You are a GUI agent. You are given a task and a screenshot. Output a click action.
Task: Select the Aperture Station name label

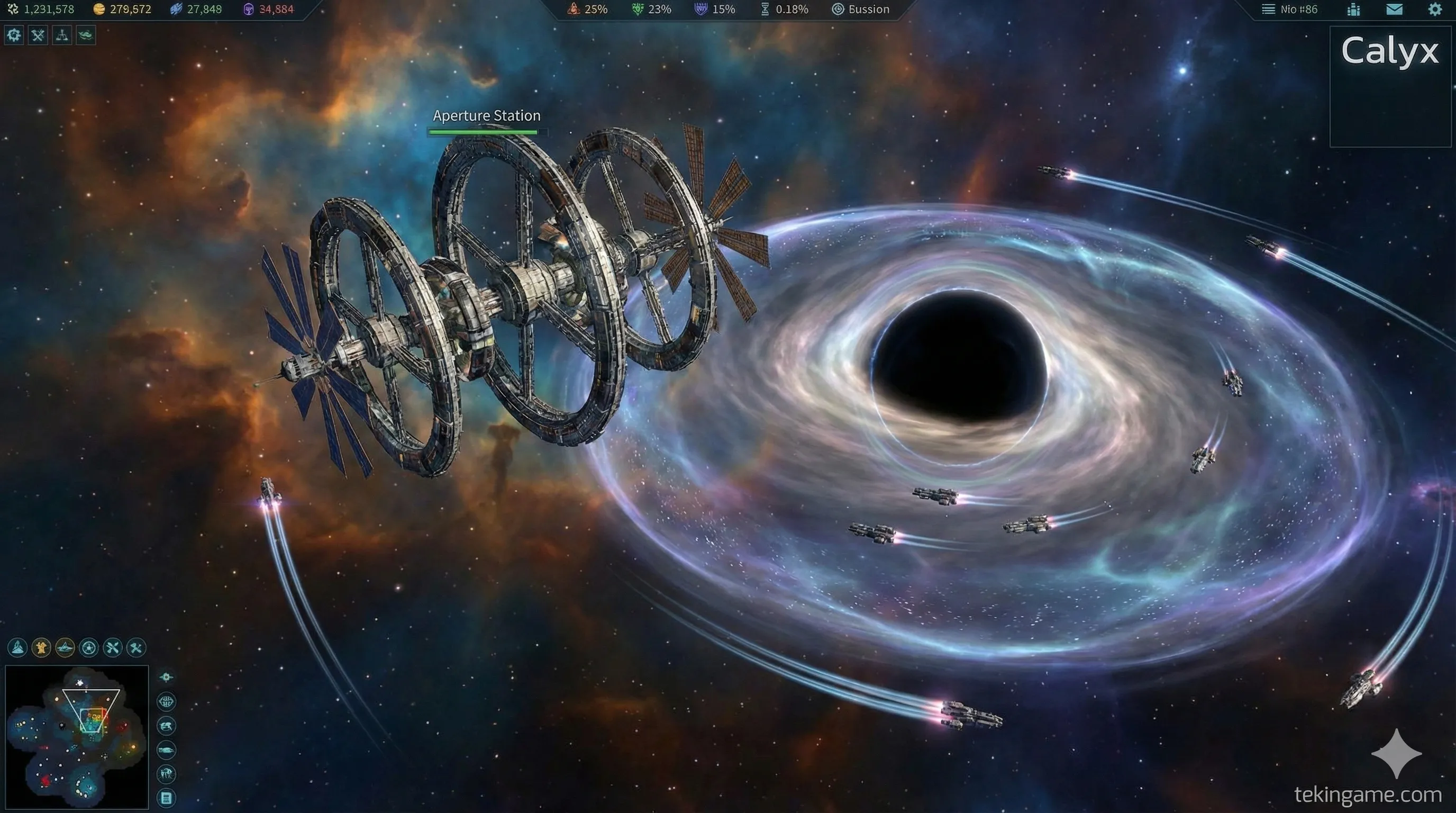[486, 116]
